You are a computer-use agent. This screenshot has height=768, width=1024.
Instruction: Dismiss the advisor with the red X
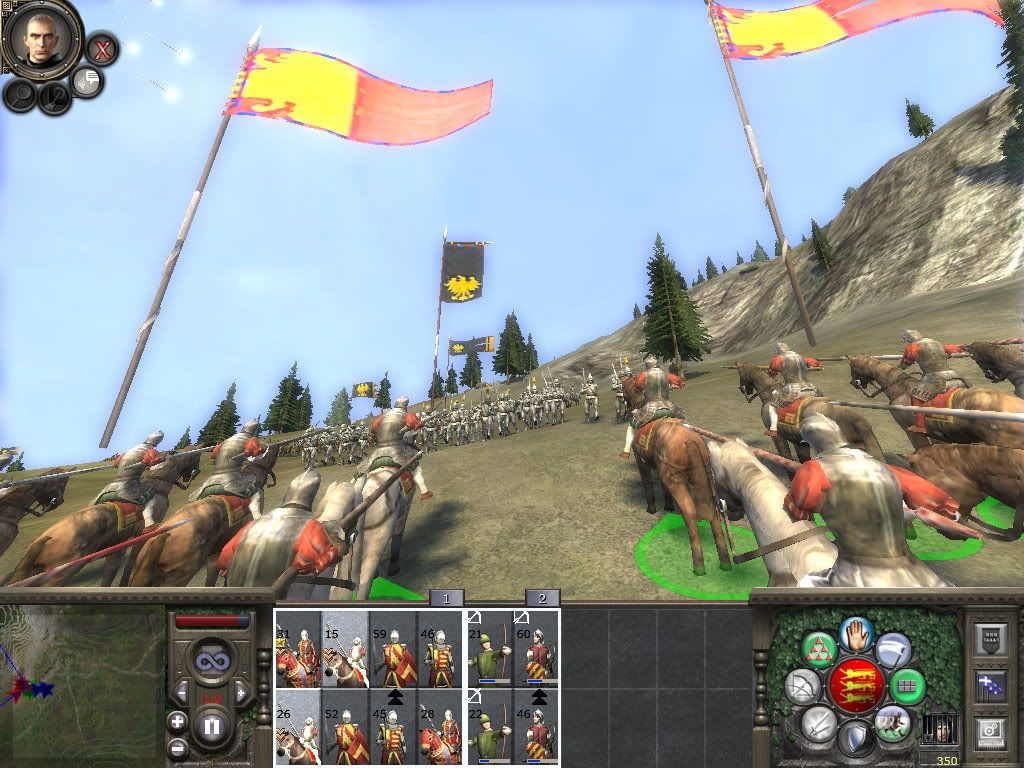[x=101, y=49]
